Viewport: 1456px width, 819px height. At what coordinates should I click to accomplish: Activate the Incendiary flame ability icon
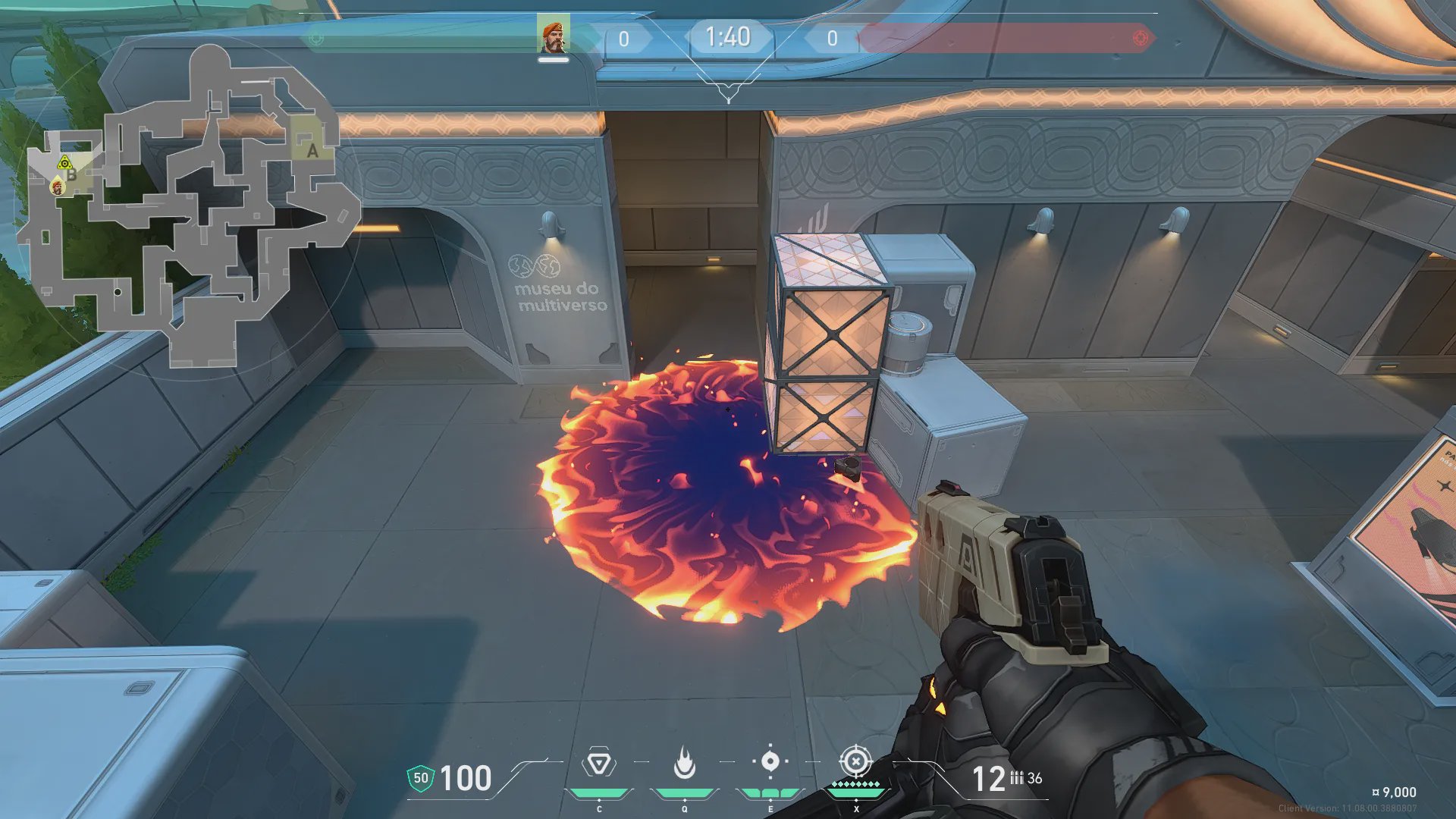pos(685,763)
